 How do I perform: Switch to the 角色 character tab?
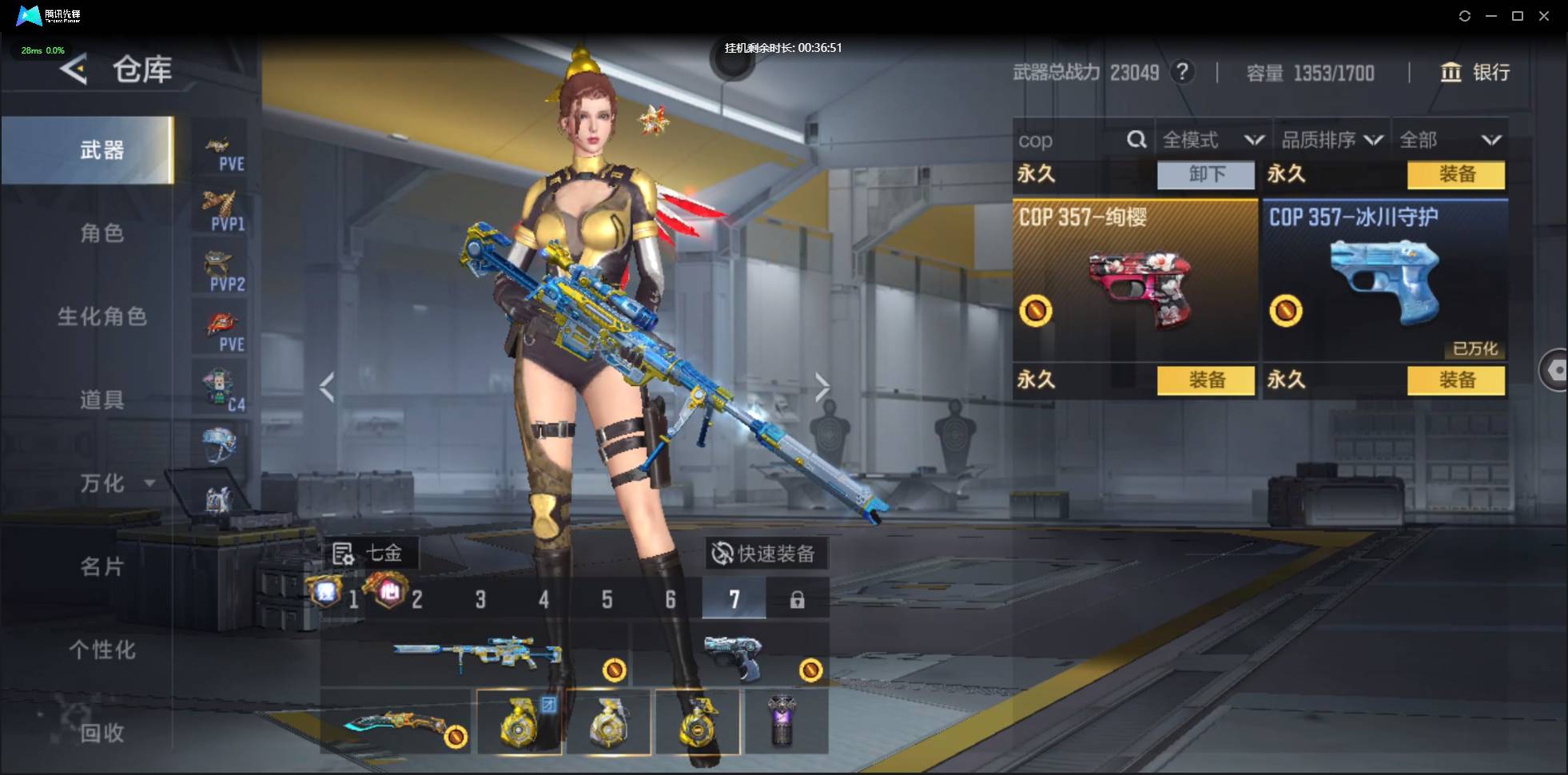coord(101,233)
